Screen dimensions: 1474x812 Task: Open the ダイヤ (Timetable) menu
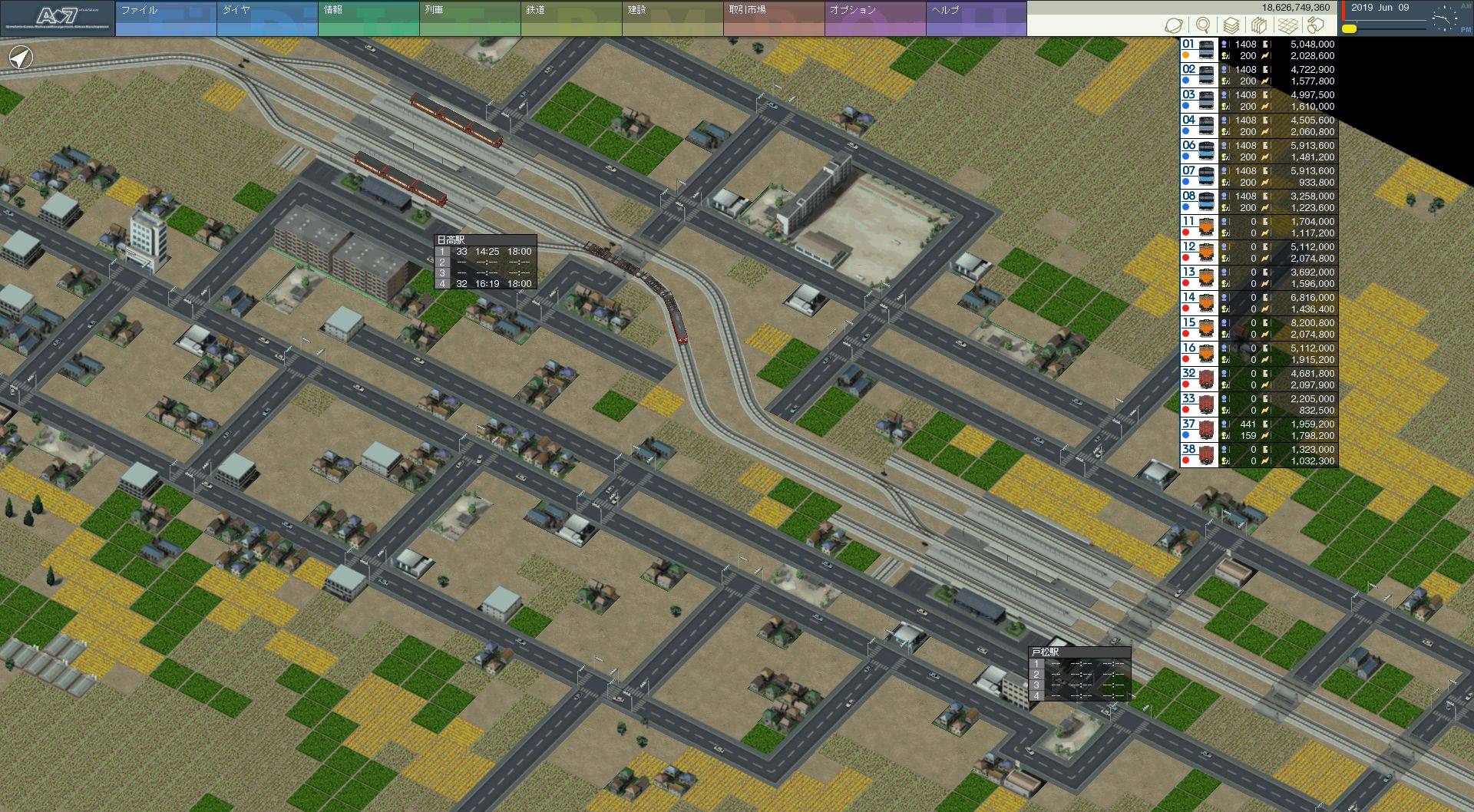[x=266, y=18]
